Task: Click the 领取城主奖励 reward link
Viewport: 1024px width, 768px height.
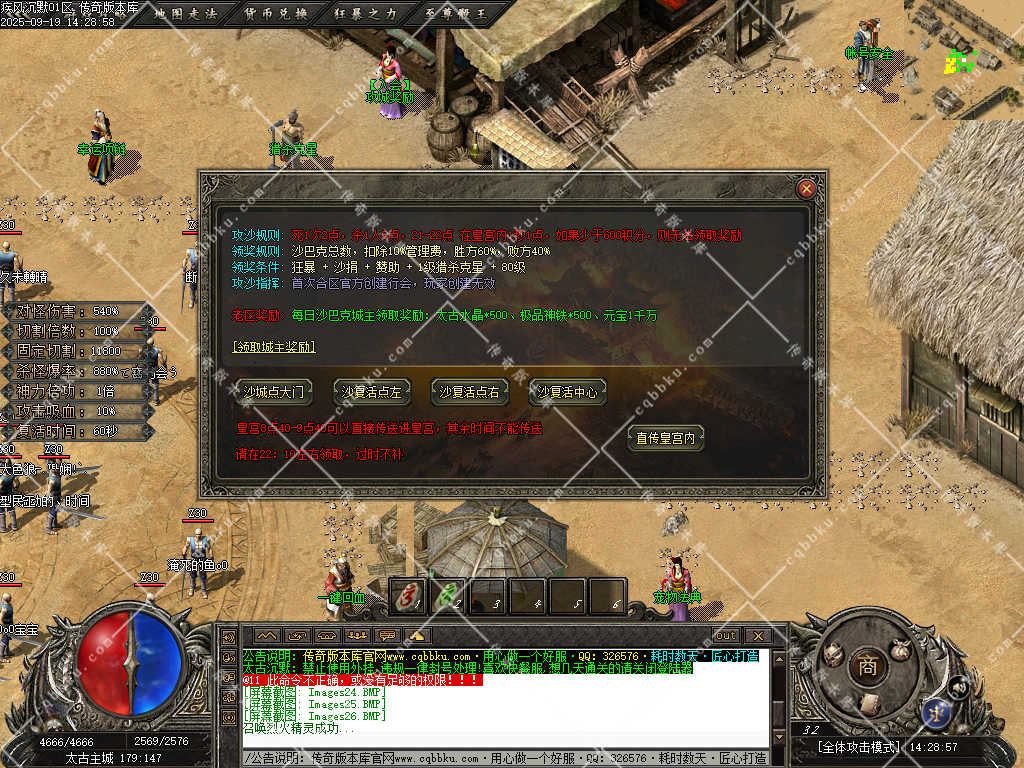Action: (x=274, y=347)
